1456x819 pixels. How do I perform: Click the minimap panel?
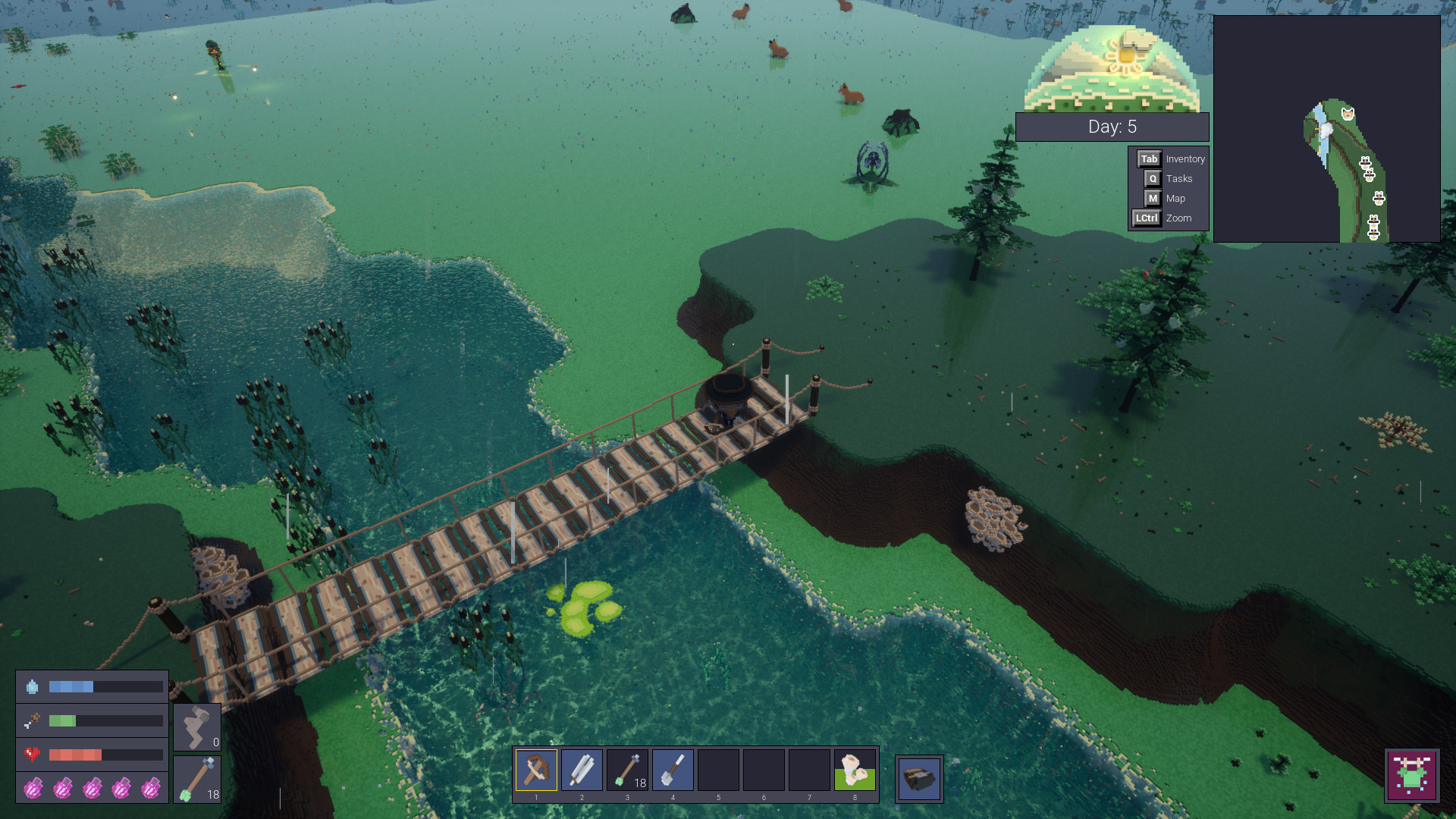coord(1326,129)
